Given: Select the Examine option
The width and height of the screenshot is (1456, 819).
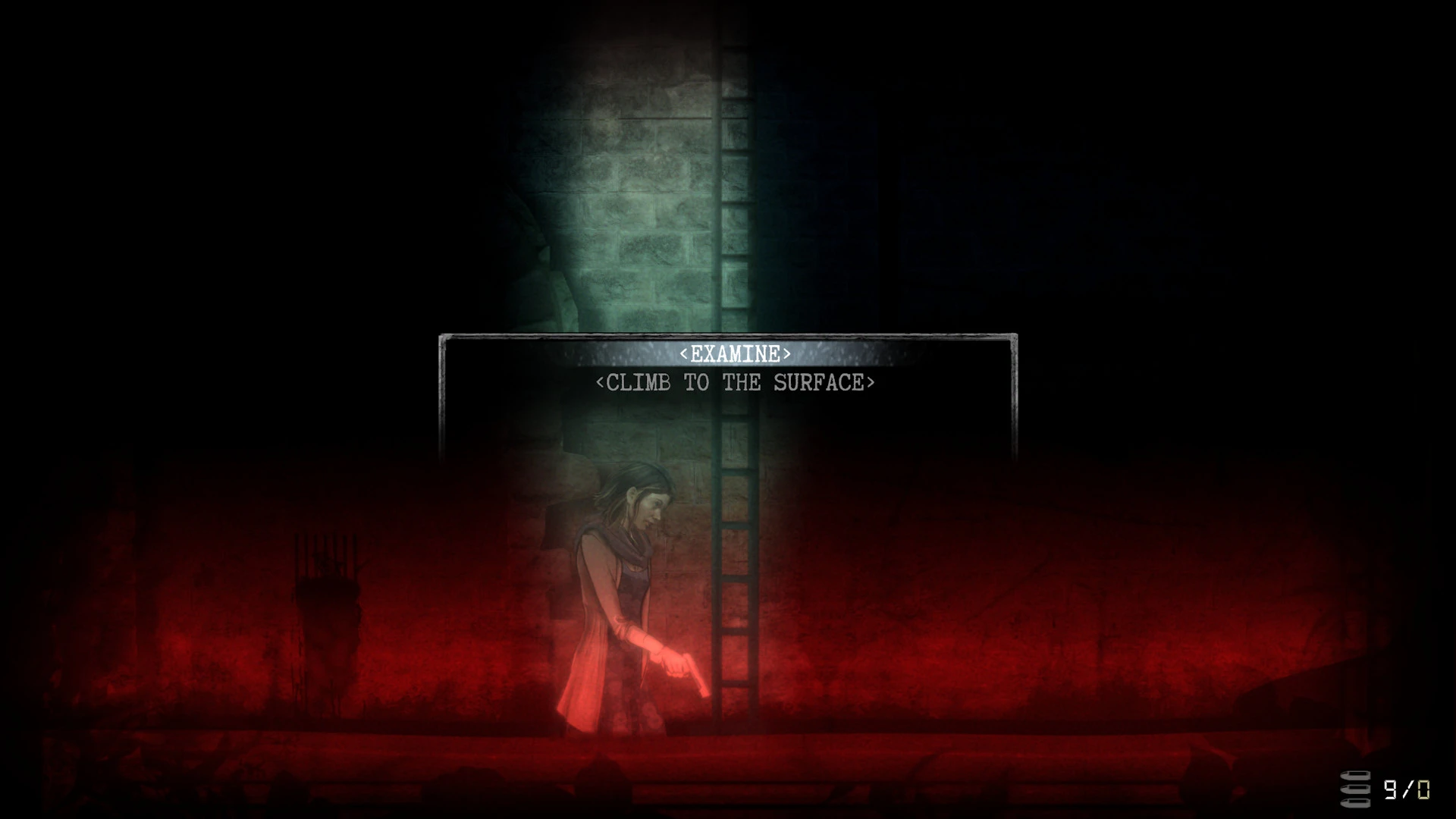Looking at the screenshot, I should coord(735,354).
